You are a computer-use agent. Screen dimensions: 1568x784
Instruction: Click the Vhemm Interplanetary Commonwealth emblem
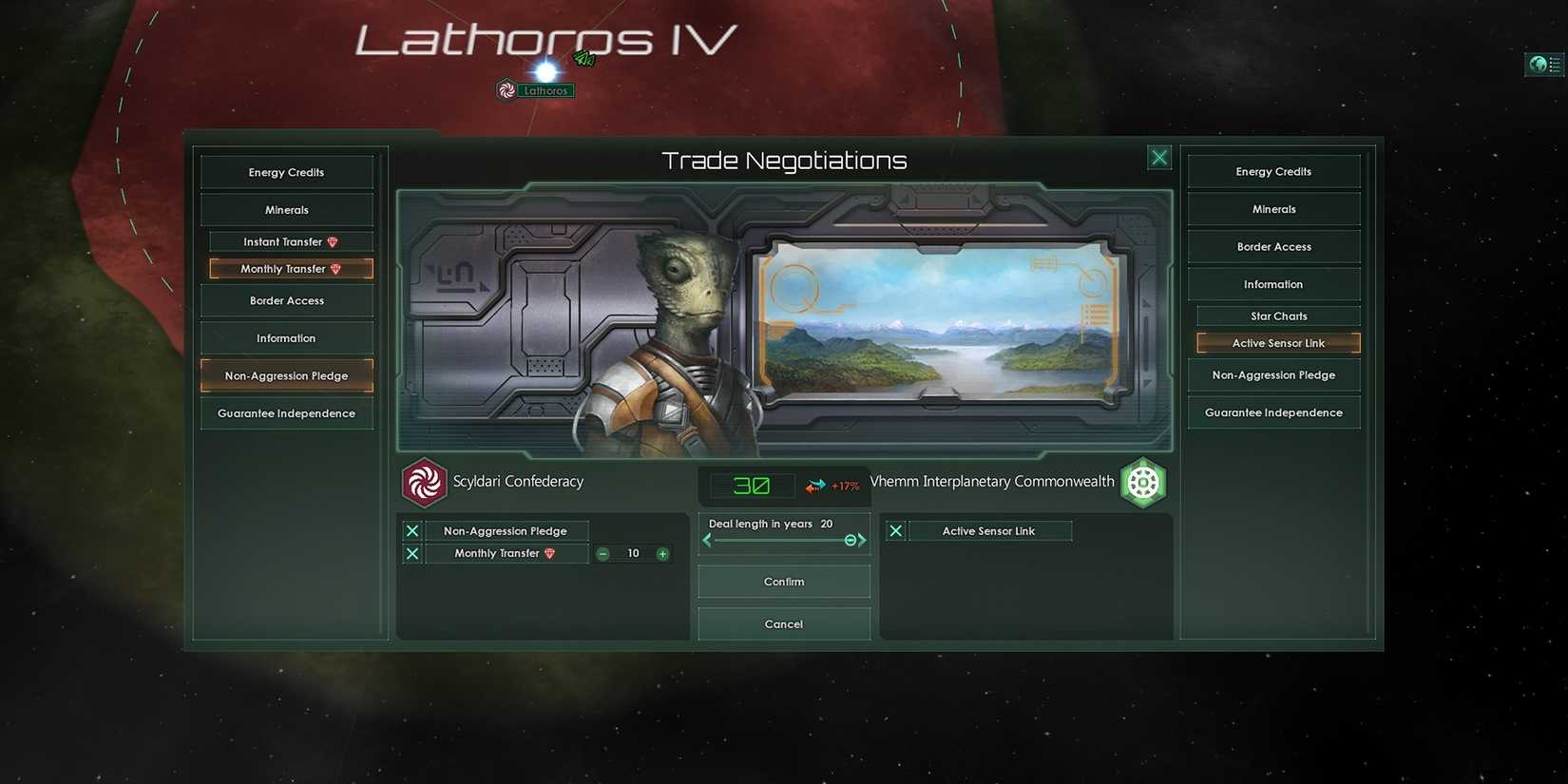(x=1142, y=482)
